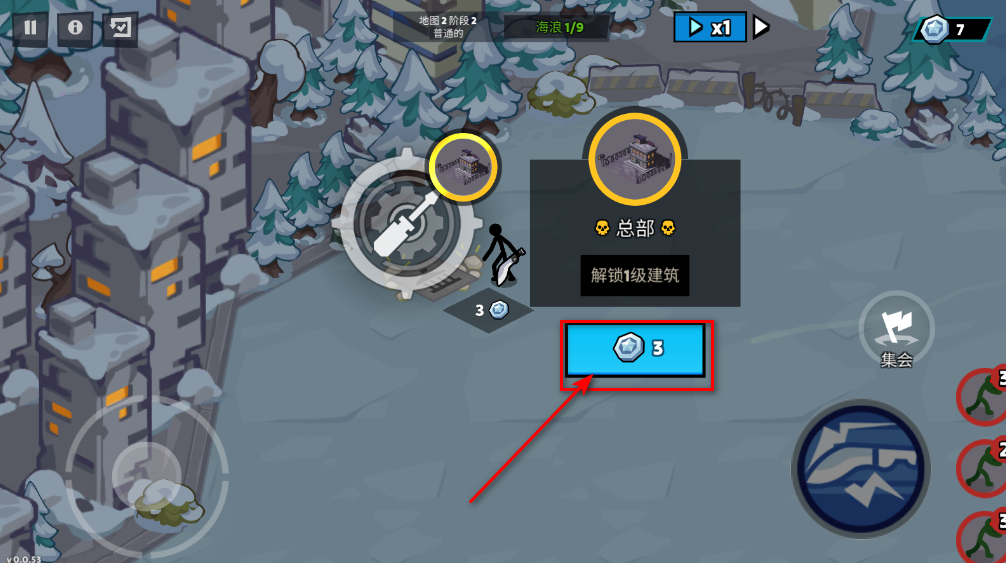Open the info panel icon

(x=75, y=28)
